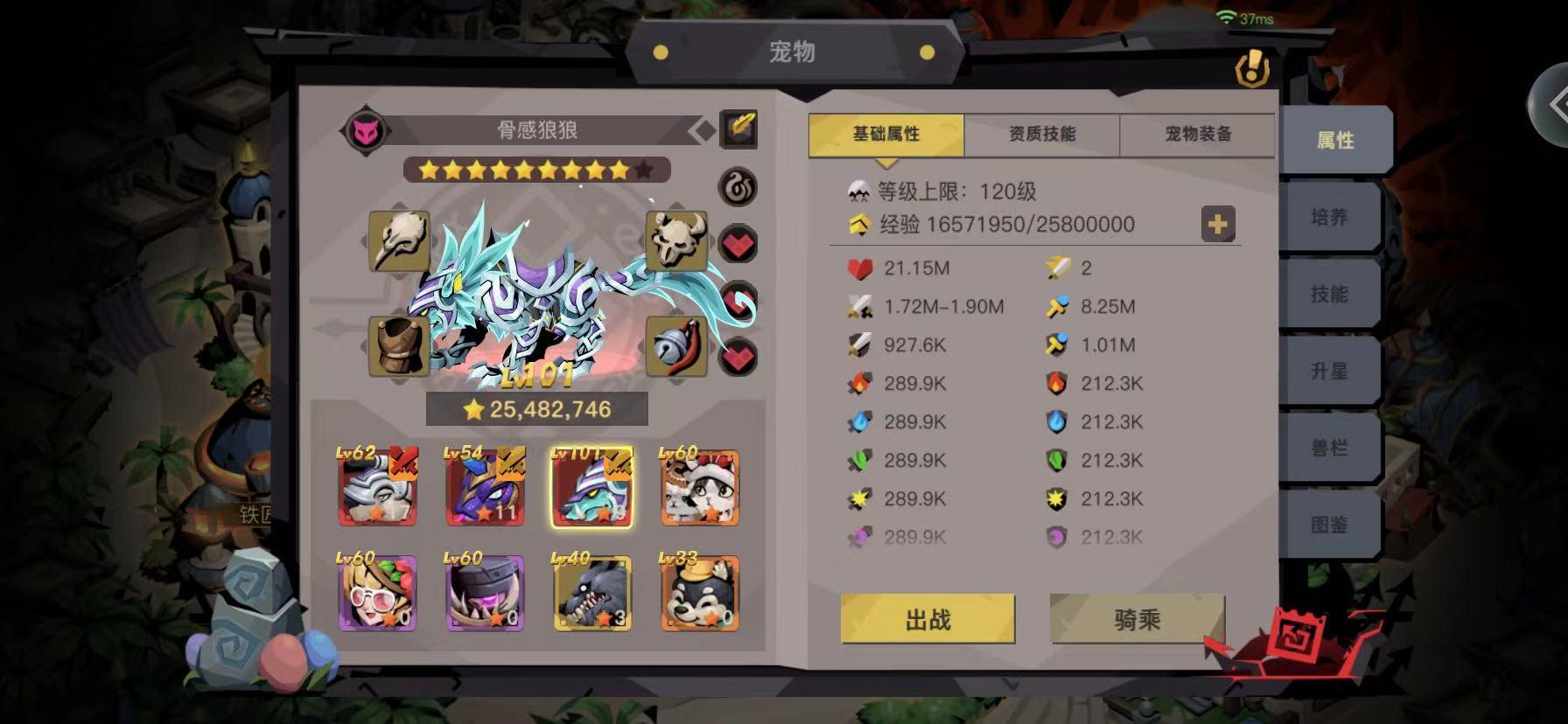Open the pet name edit feather icon

tap(739, 128)
